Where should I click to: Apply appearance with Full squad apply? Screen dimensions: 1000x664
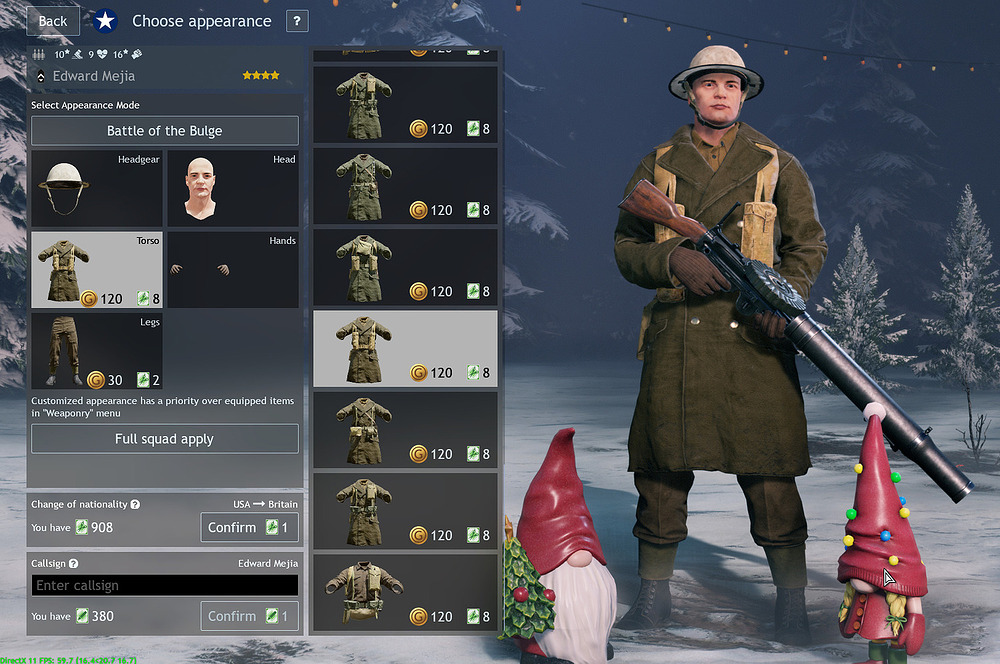(x=164, y=439)
